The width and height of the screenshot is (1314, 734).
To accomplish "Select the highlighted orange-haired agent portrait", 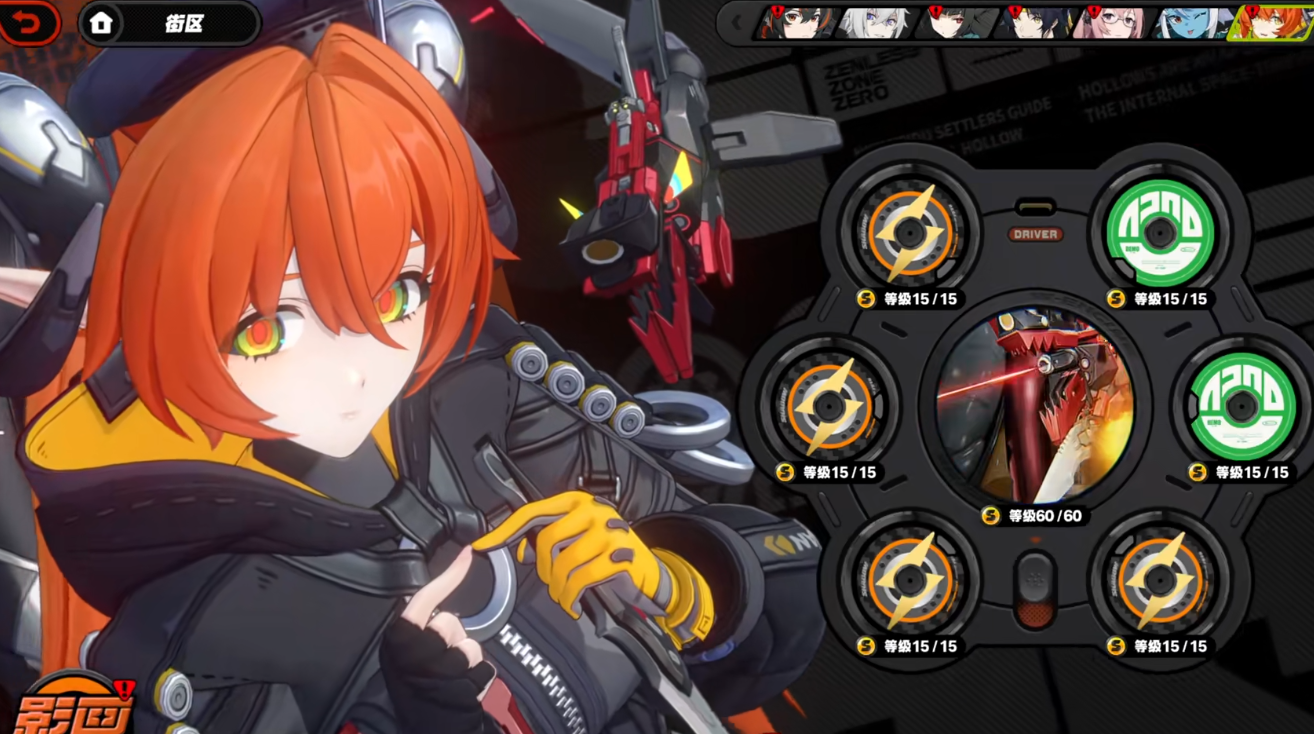I will 1271,22.
